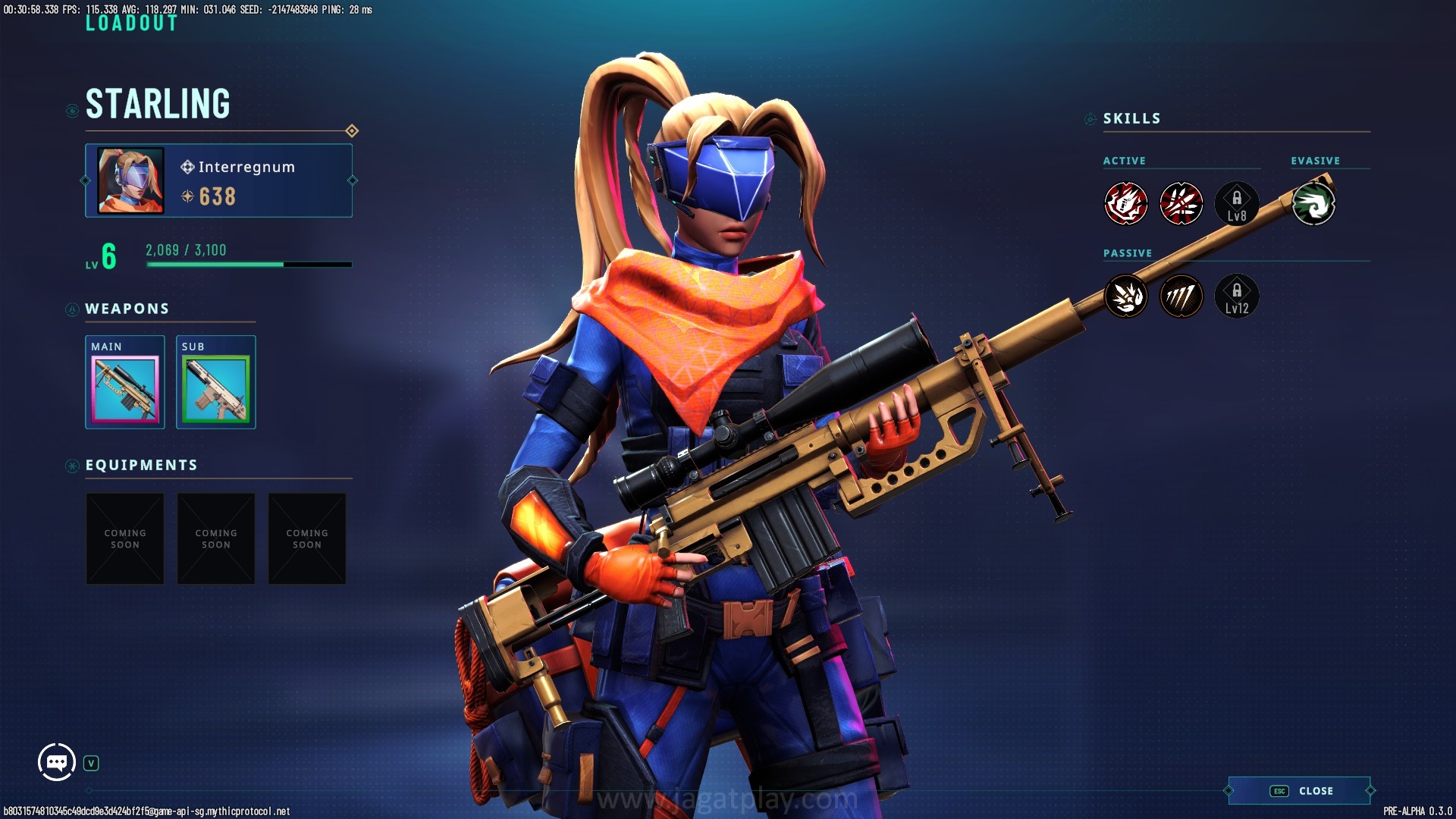
Task: Select the locked Lv12 passive skill
Action: [1237, 297]
